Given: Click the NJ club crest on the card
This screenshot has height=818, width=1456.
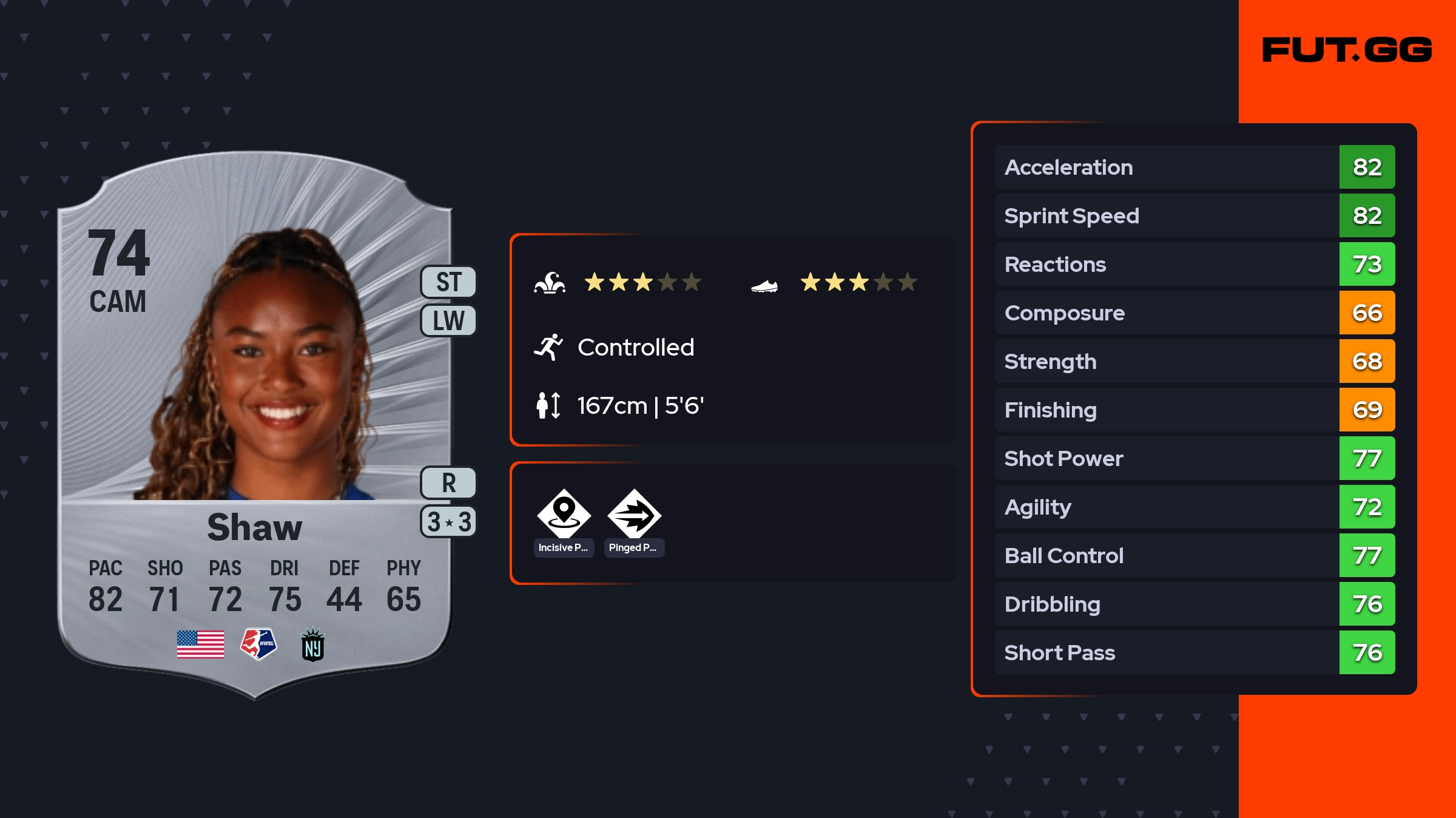Looking at the screenshot, I should [x=313, y=644].
